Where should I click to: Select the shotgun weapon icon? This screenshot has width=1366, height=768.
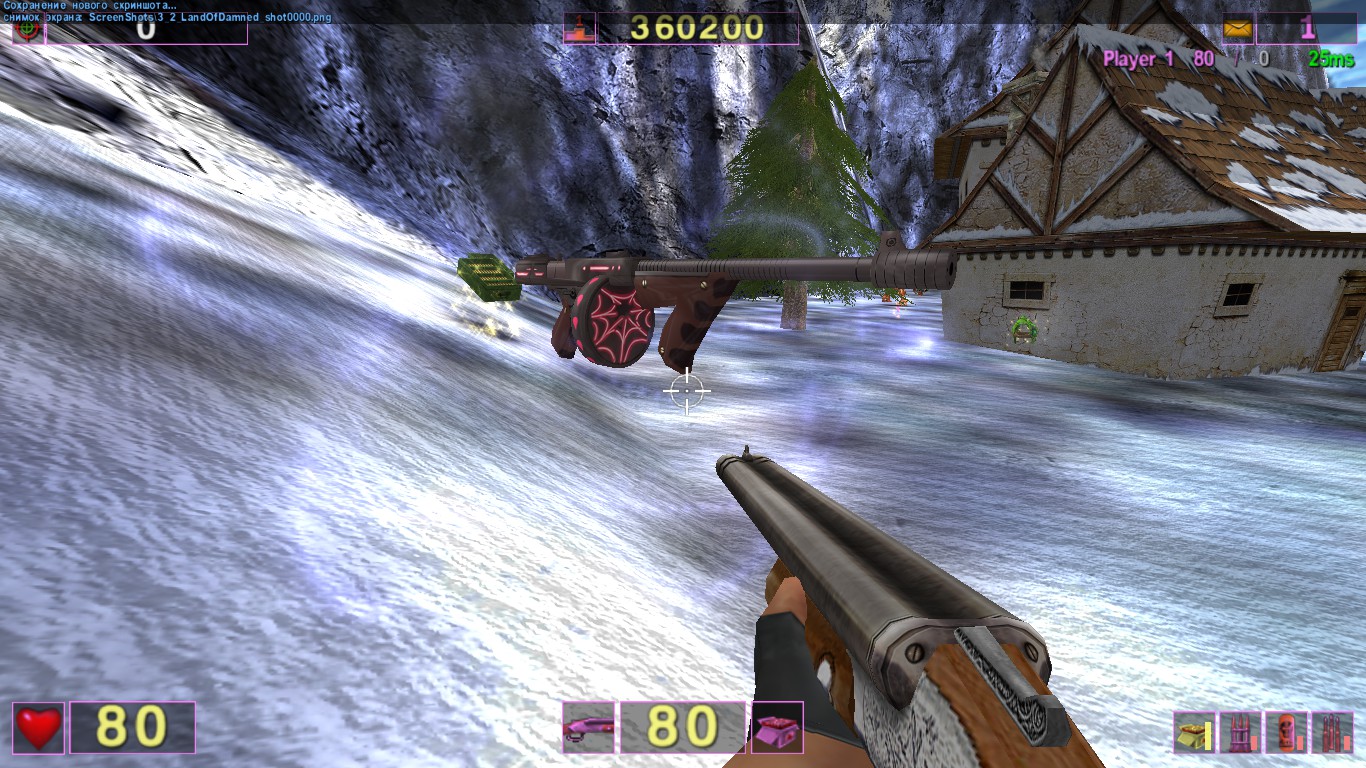click(589, 728)
